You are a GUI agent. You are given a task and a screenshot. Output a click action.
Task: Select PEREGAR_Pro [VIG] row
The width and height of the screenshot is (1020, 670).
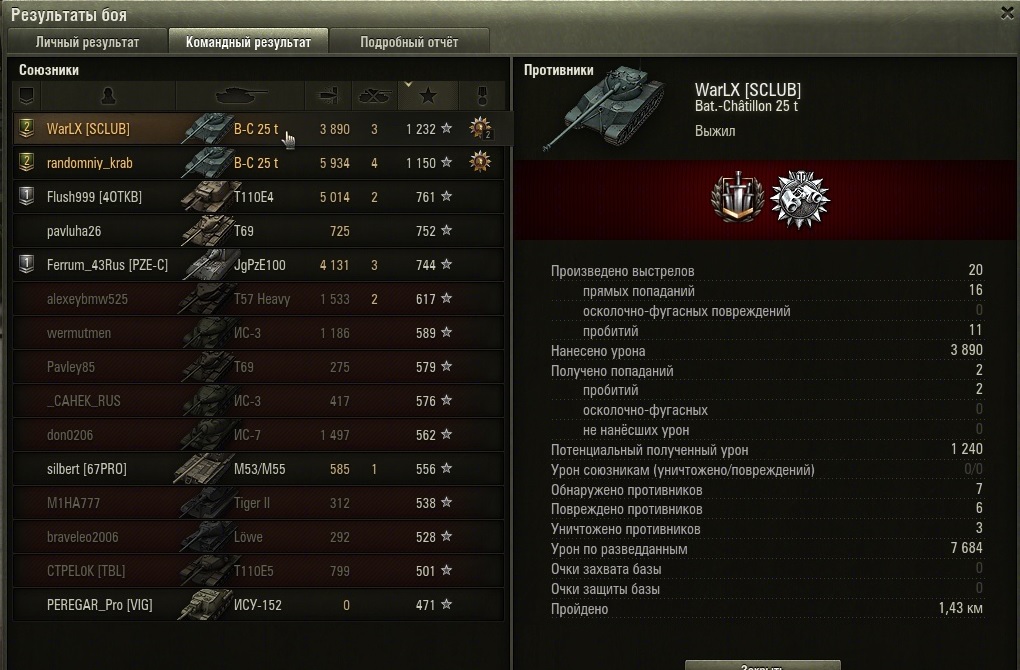[99, 605]
